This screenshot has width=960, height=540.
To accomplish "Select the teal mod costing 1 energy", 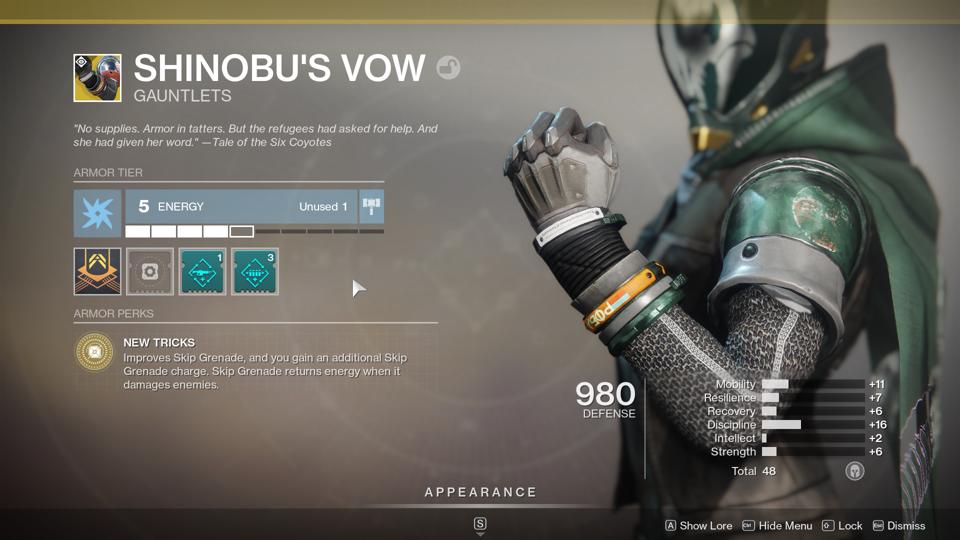I will (x=202, y=271).
